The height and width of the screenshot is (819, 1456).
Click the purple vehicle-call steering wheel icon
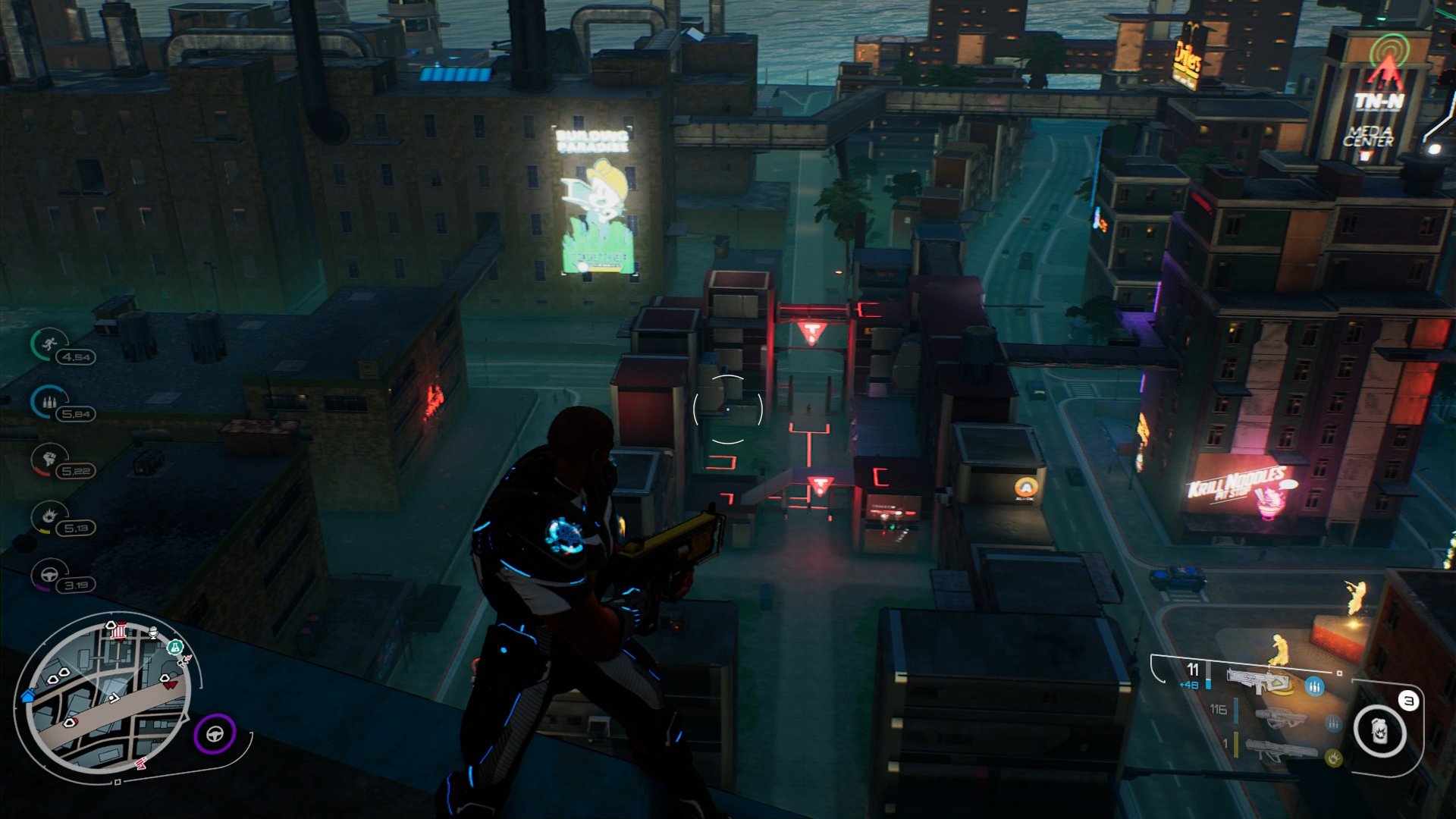pos(215,734)
